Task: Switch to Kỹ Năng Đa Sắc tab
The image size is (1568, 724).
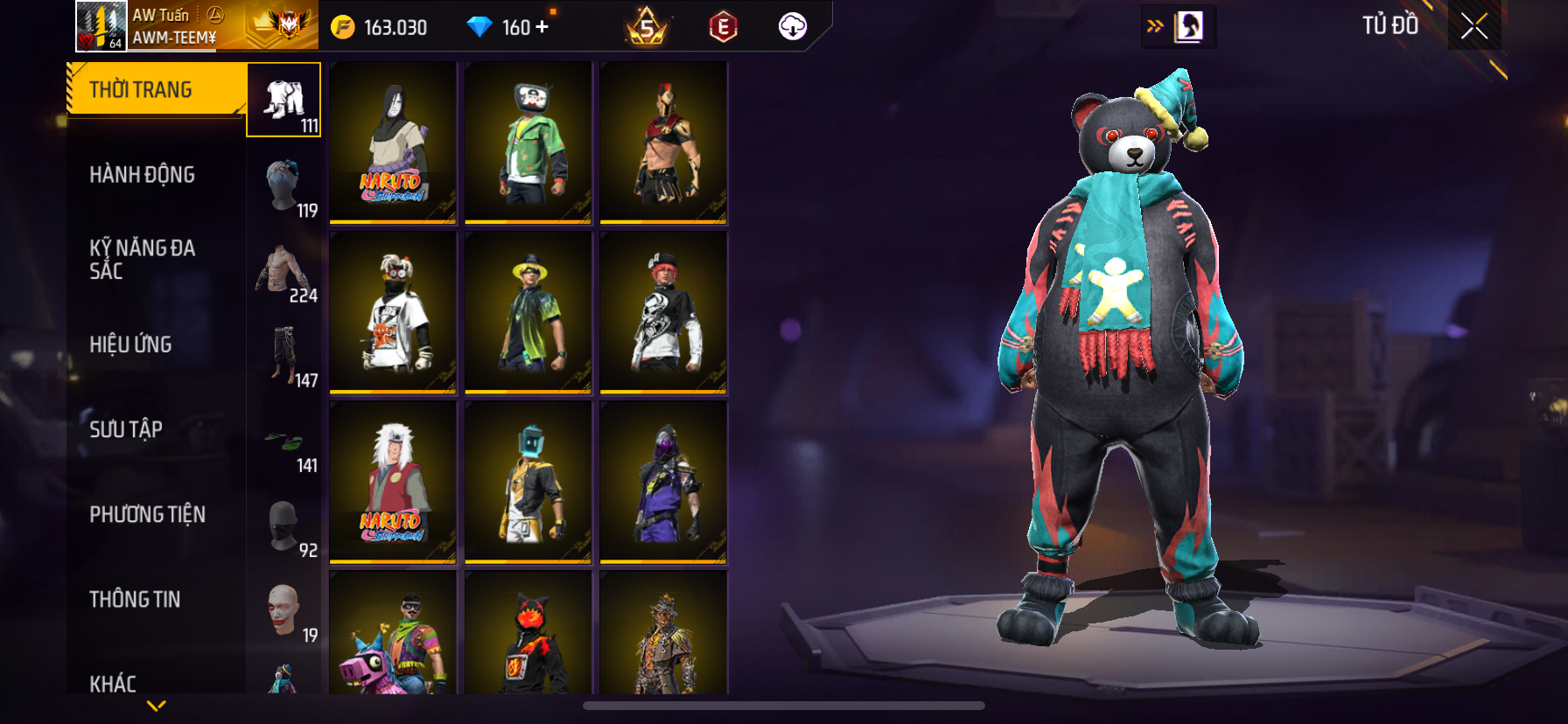Action: (143, 260)
